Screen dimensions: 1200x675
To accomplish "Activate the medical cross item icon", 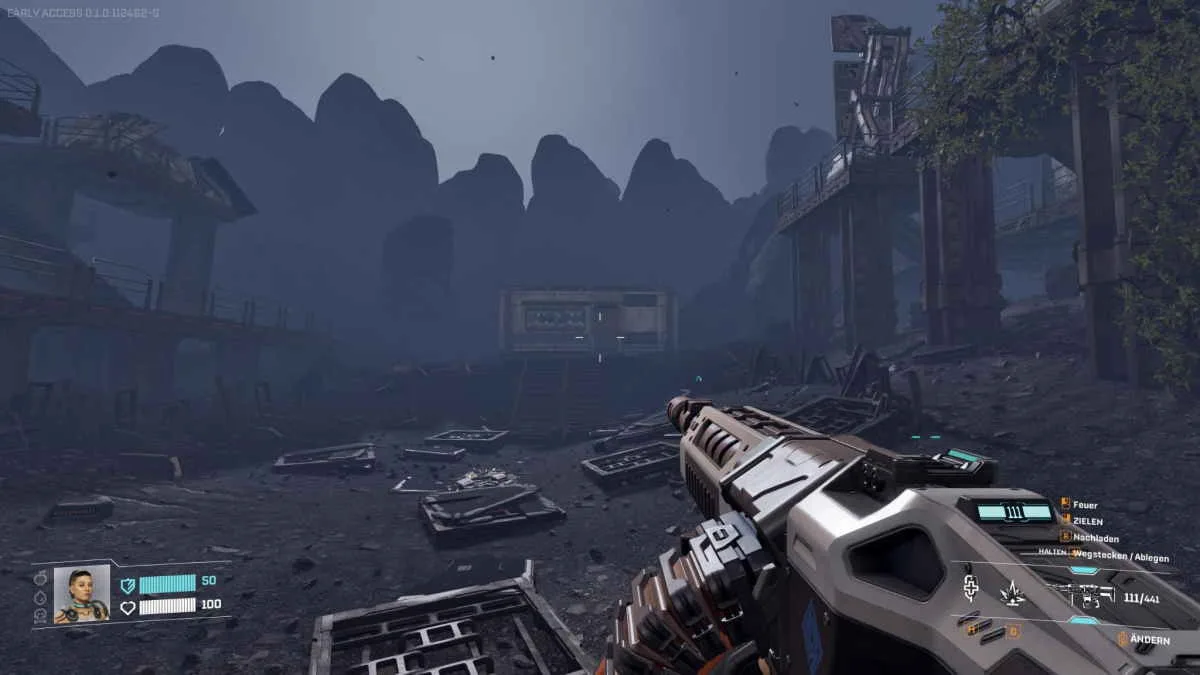I will [x=969, y=586].
